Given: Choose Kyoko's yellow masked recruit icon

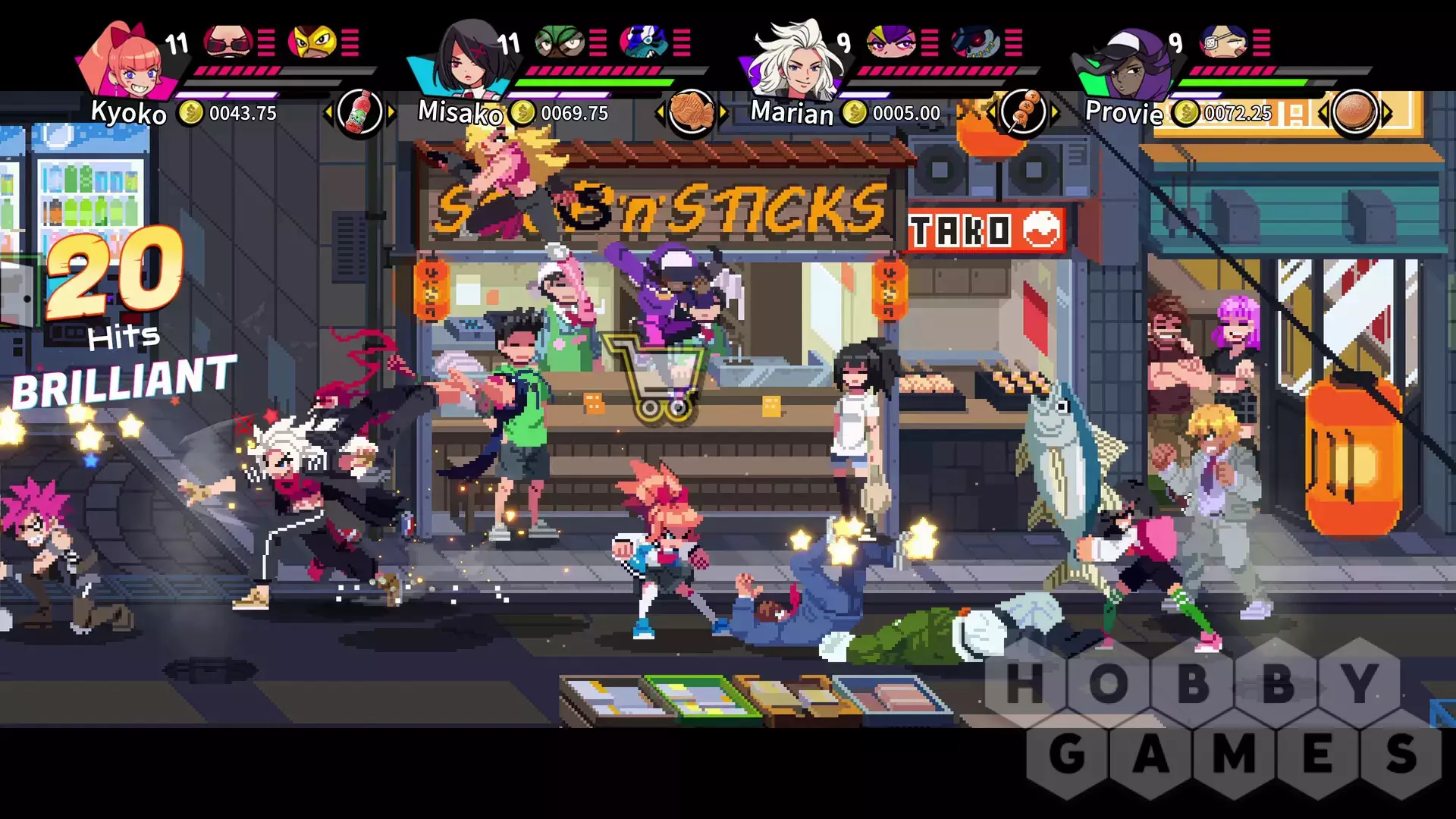Looking at the screenshot, I should pos(312,41).
